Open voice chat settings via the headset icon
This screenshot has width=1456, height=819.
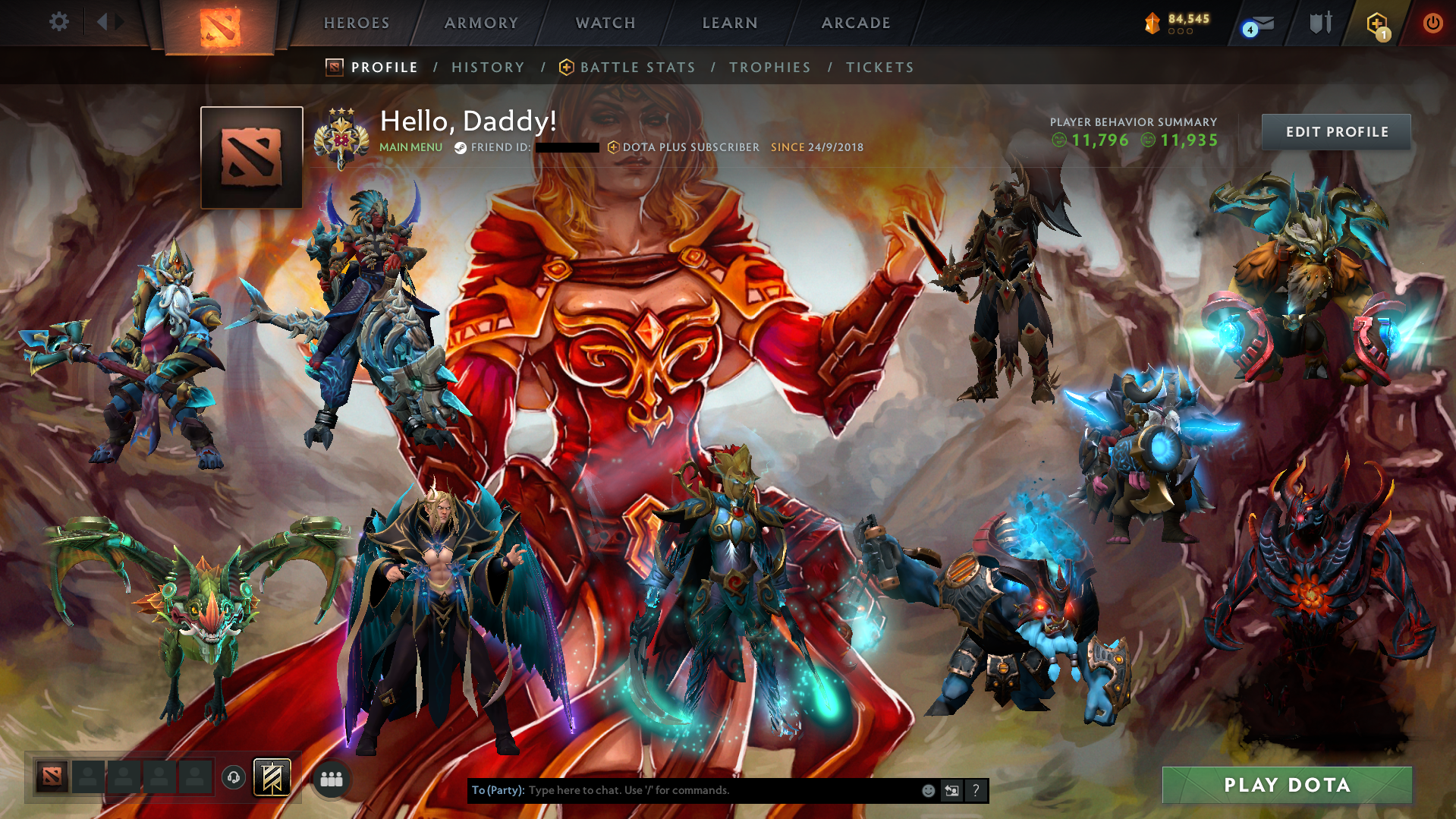tap(234, 777)
